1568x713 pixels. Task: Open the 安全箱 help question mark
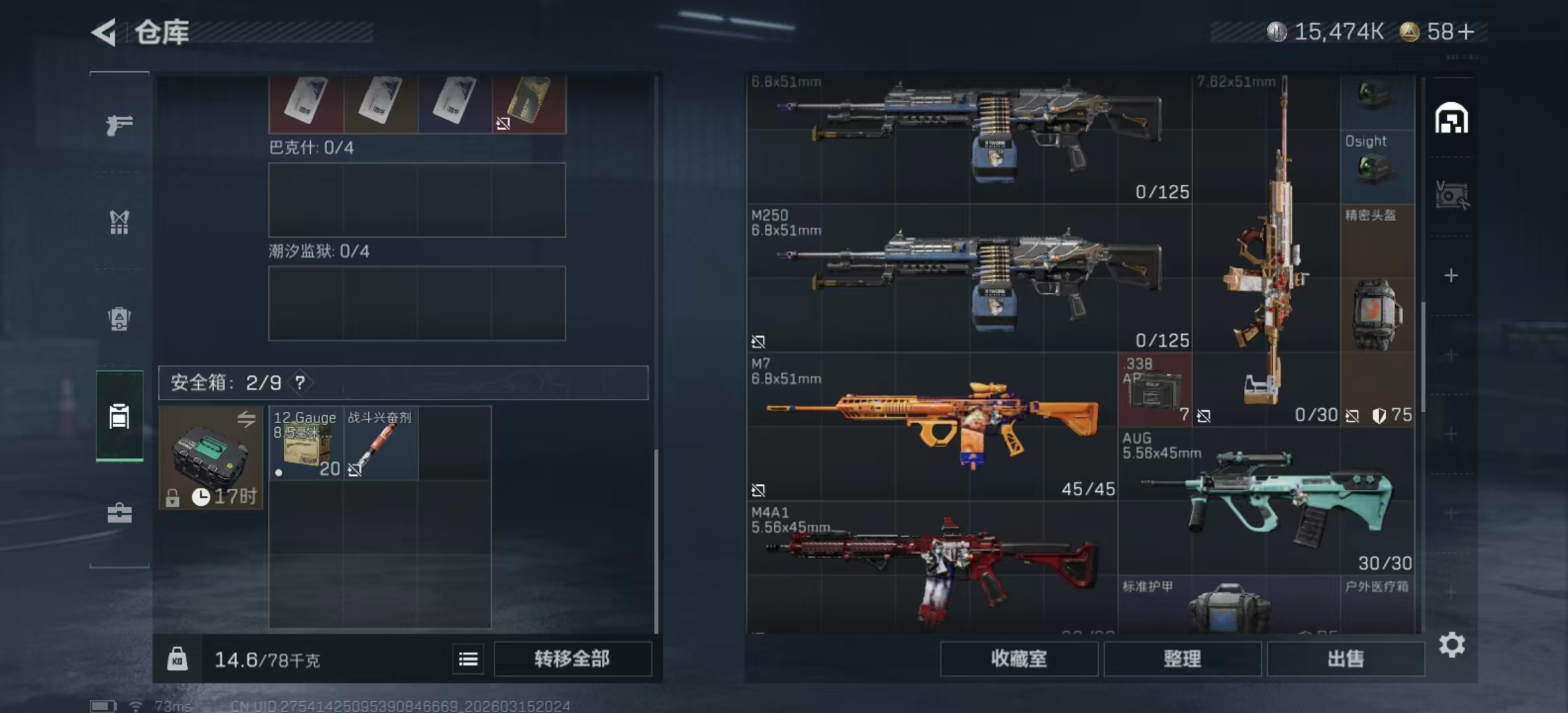coord(300,382)
